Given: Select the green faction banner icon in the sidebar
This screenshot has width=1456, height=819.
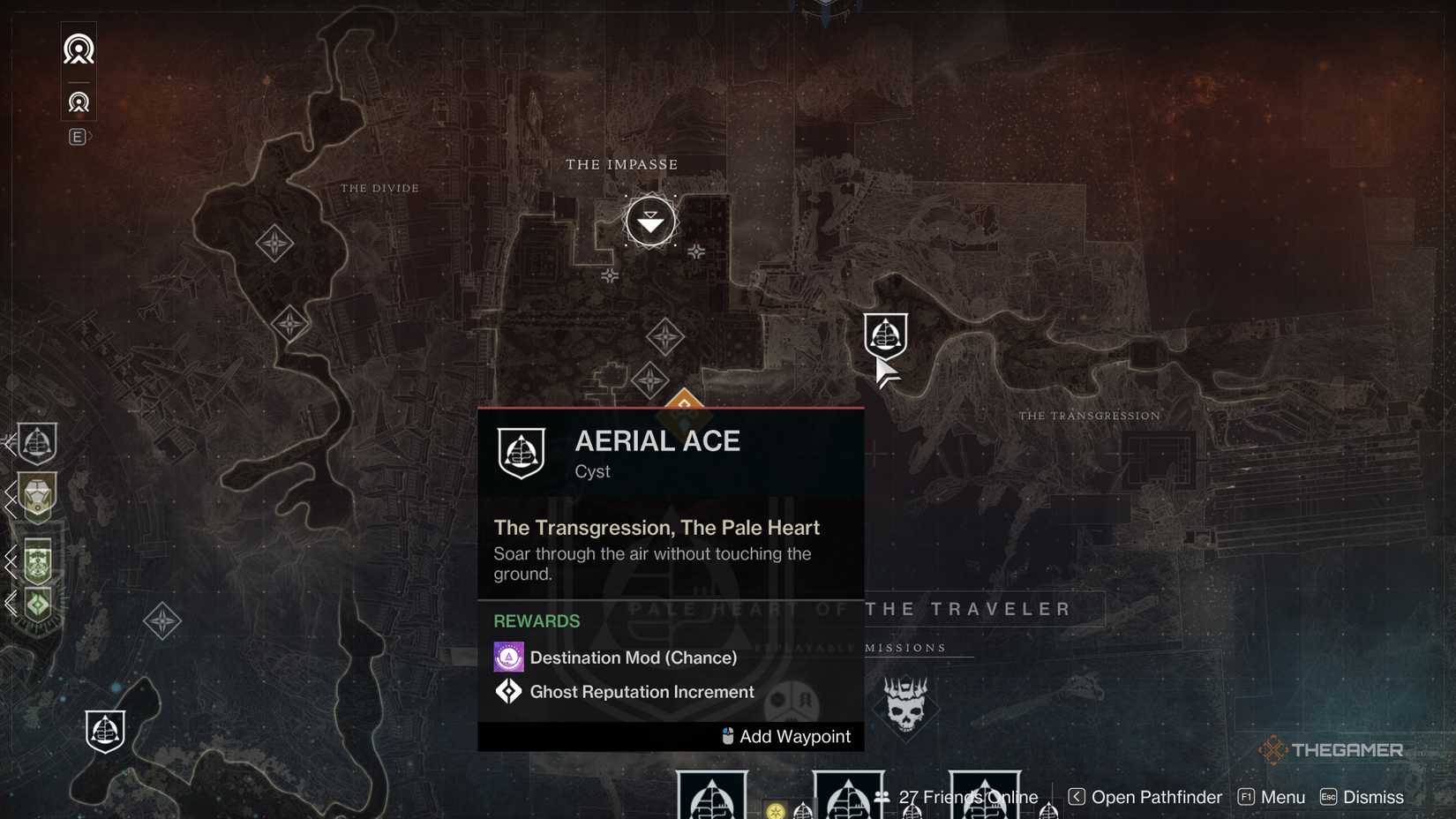Looking at the screenshot, I should [x=38, y=562].
